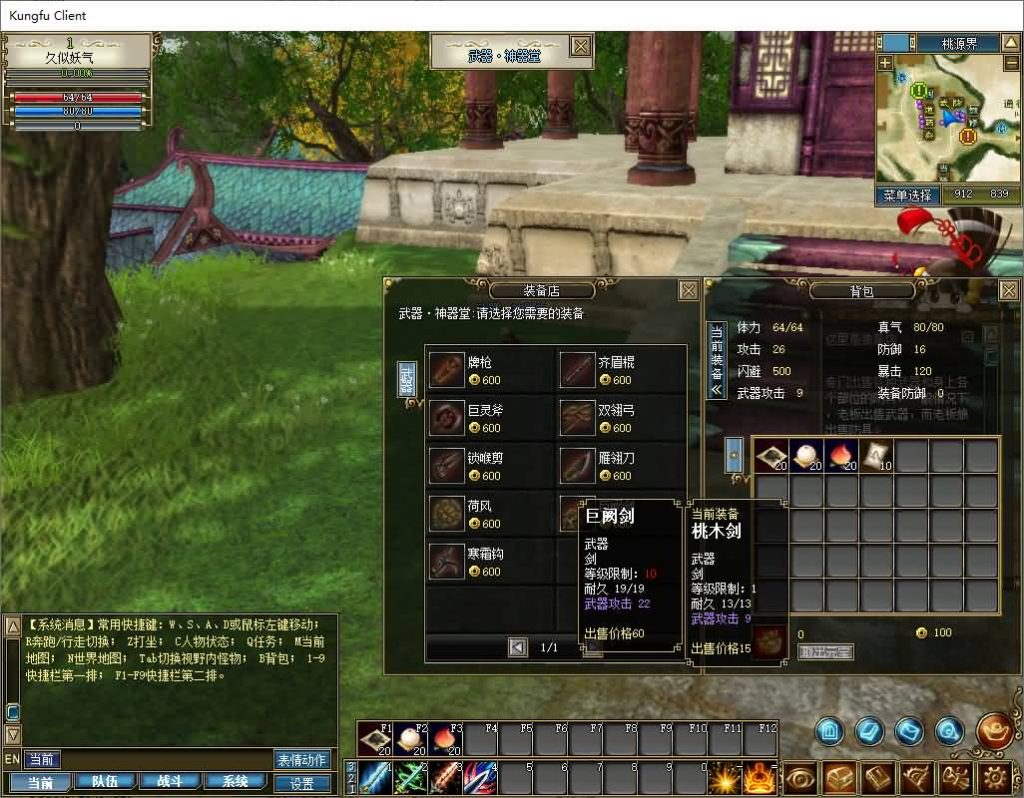Open the 菜单选择 menu under minimap

click(907, 195)
